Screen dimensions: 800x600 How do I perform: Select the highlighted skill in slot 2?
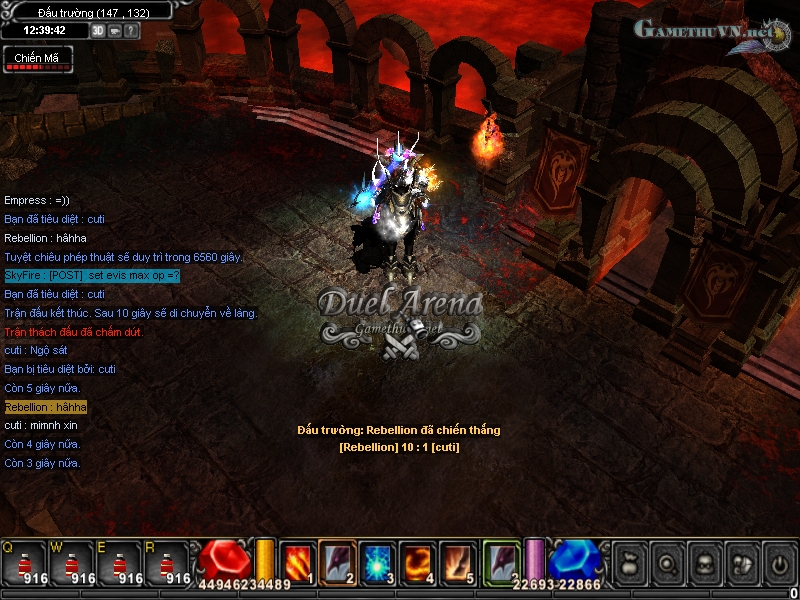coord(338,561)
